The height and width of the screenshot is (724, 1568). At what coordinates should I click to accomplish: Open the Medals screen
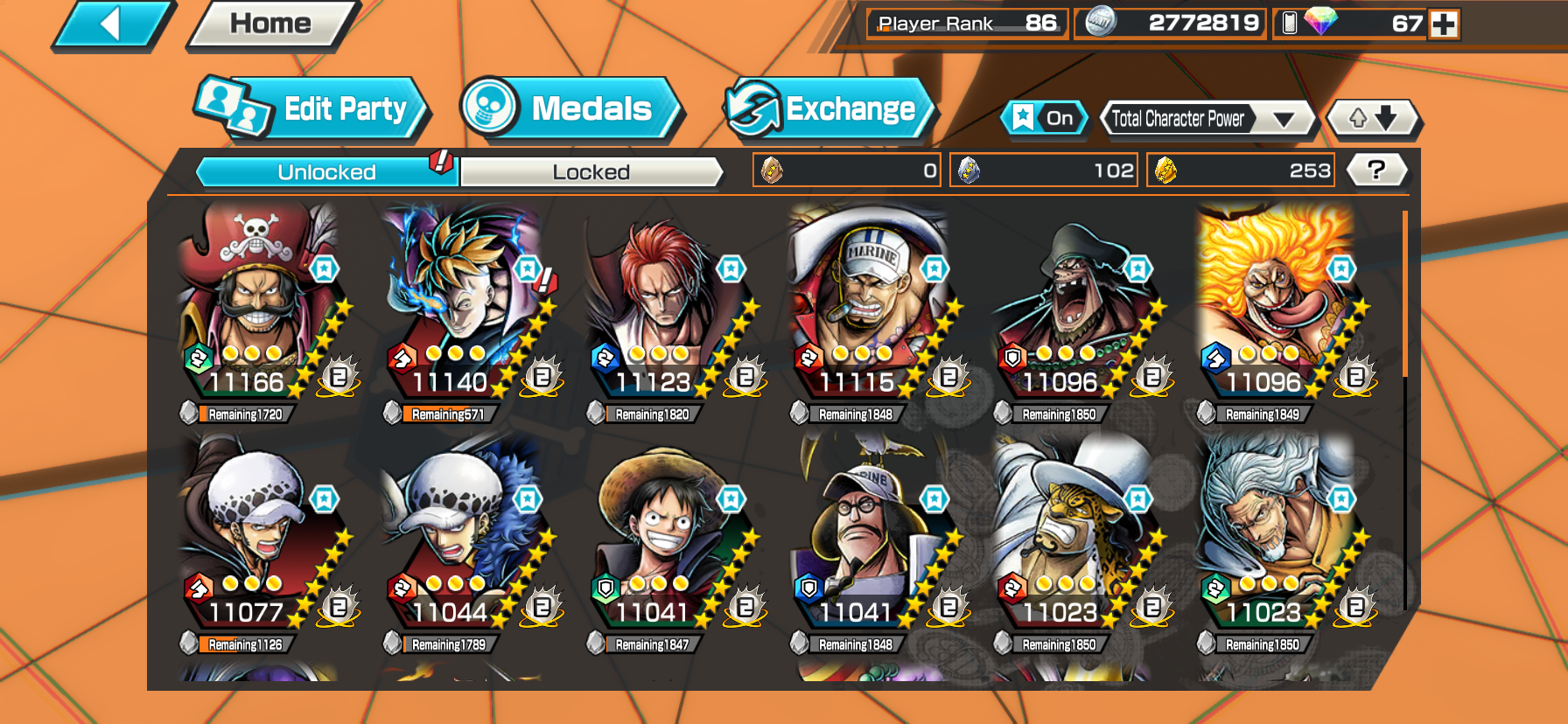pyautogui.click(x=570, y=108)
